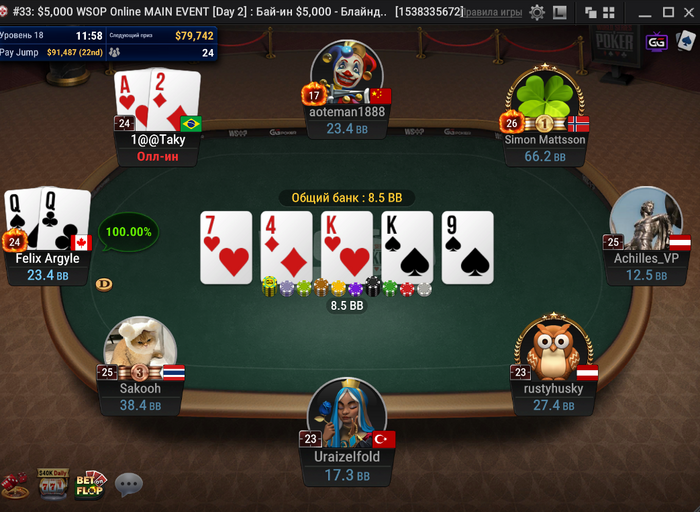Image resolution: width=700 pixels, height=512 pixels.
Task: Open the $40K Daily slot machine
Action: (52, 484)
